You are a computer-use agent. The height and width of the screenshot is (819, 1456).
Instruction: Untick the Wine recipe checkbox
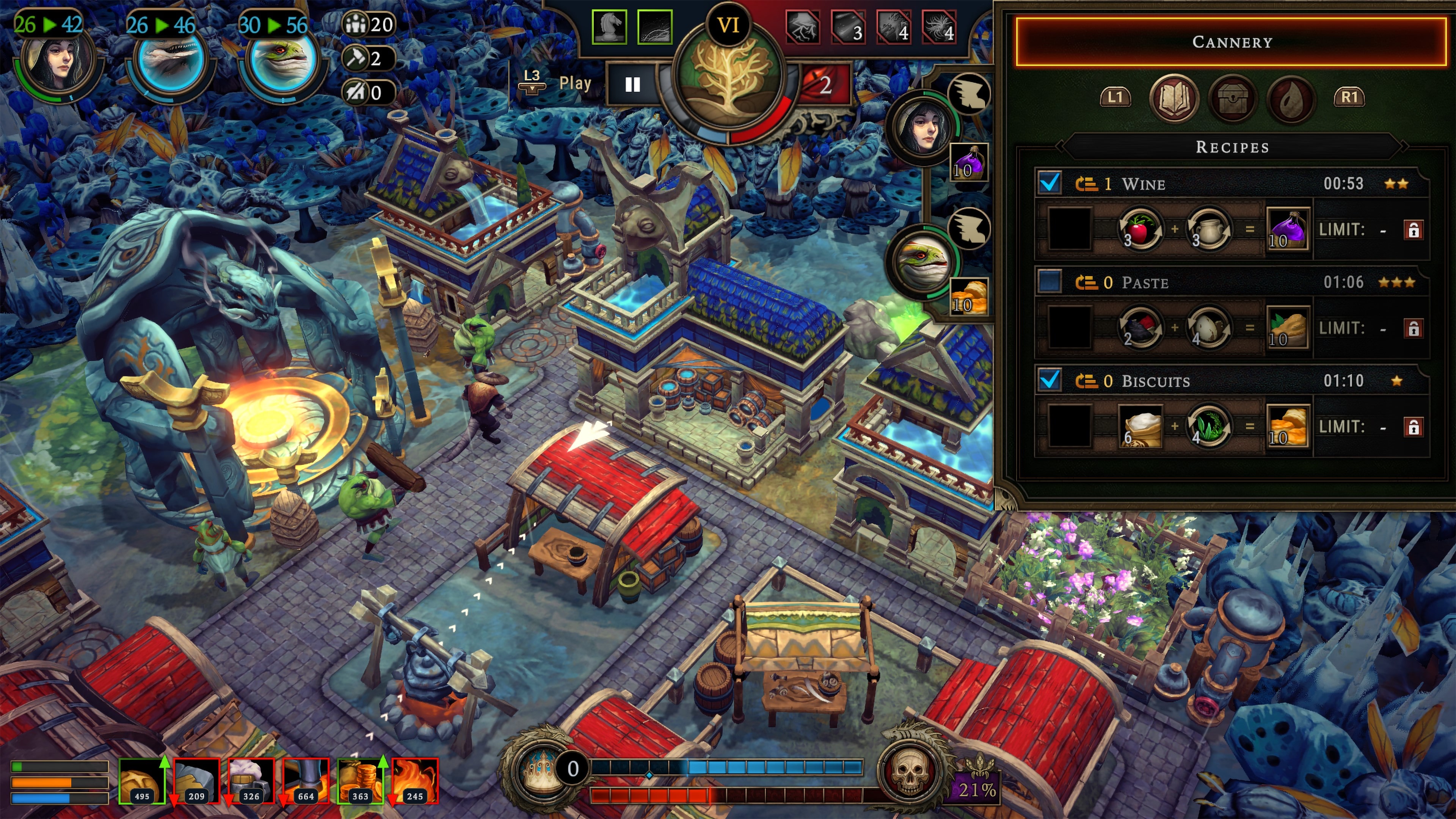coord(1050,183)
